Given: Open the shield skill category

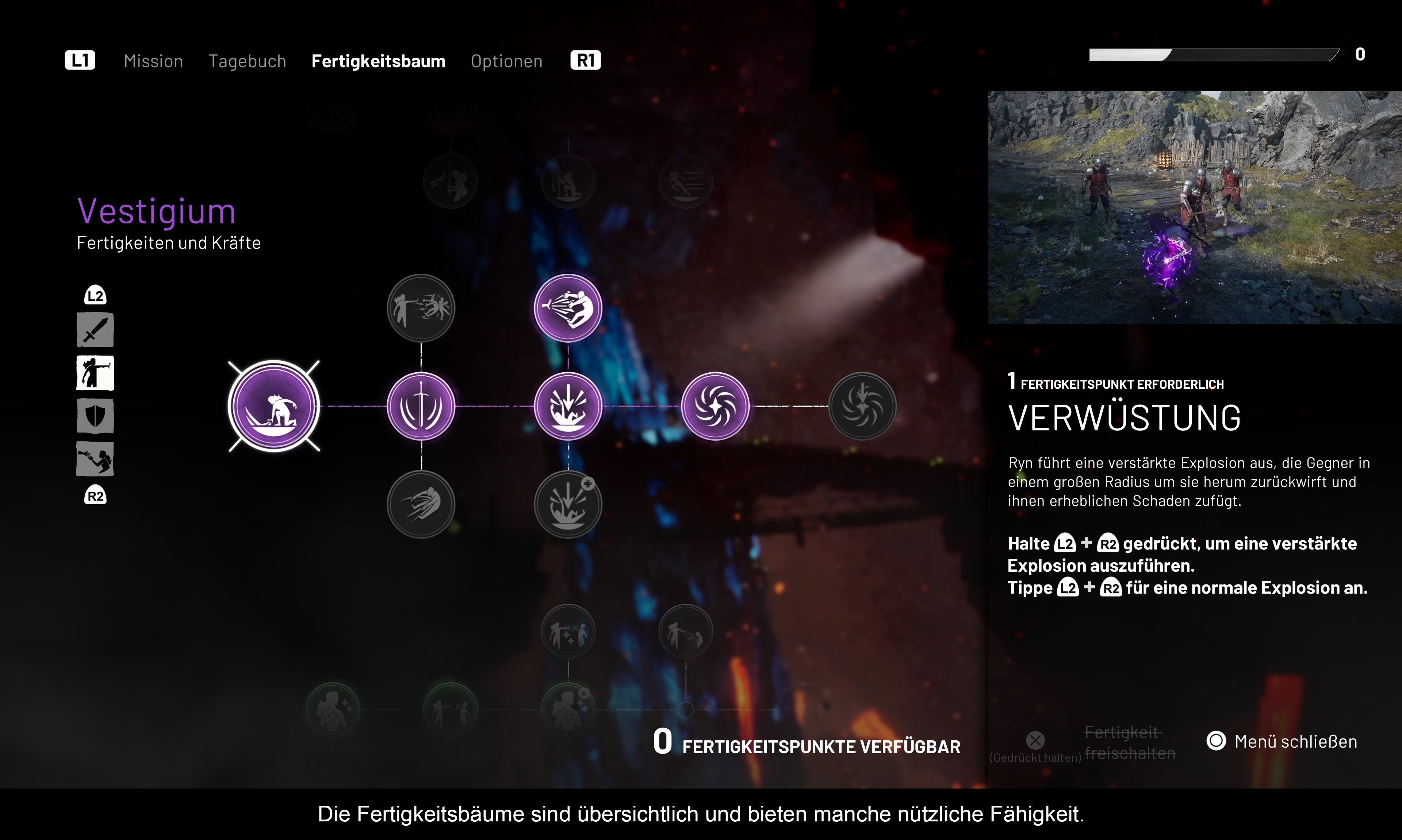Looking at the screenshot, I should tap(95, 416).
